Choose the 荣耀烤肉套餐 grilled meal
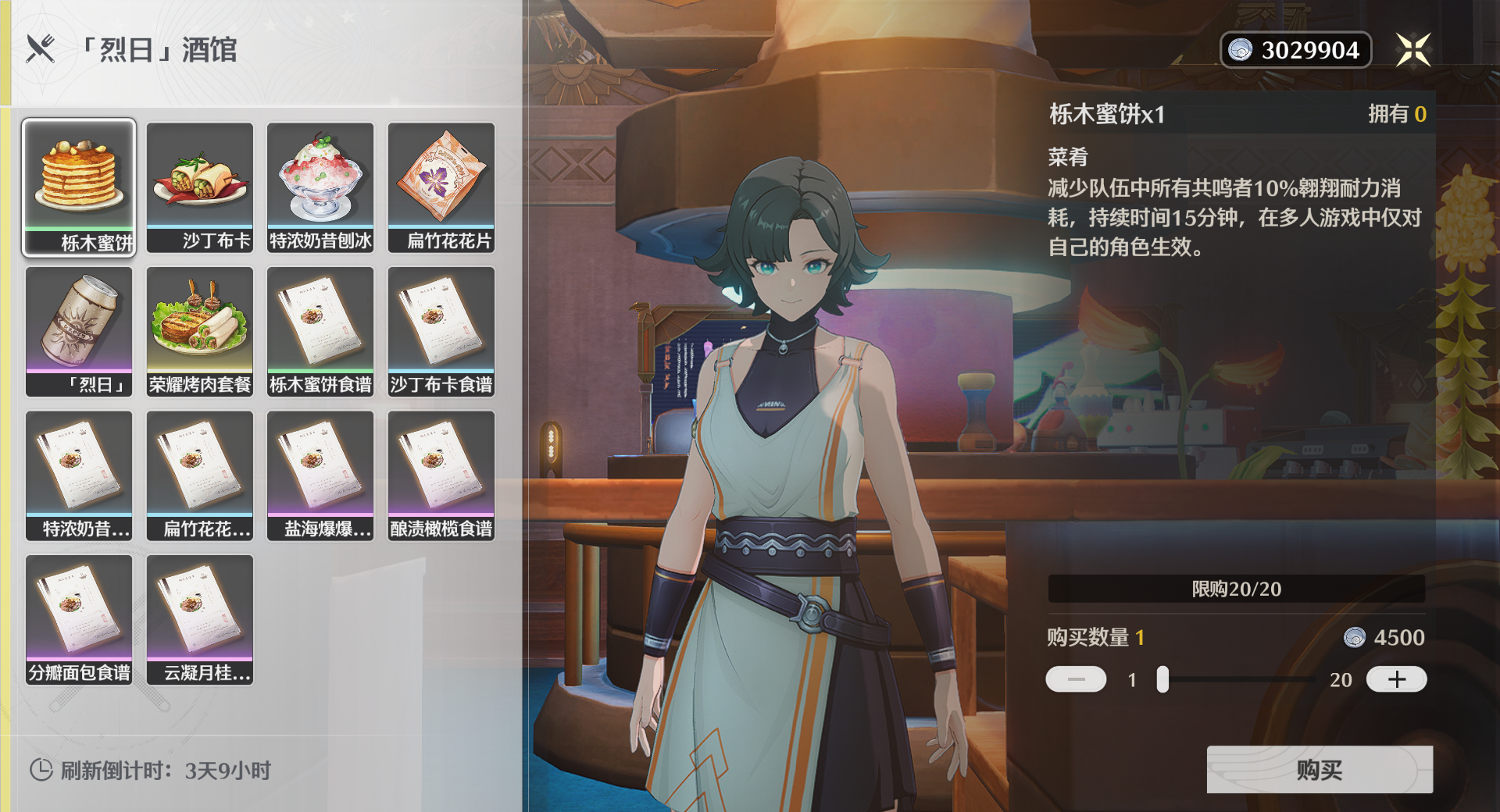1500x812 pixels. 200,331
